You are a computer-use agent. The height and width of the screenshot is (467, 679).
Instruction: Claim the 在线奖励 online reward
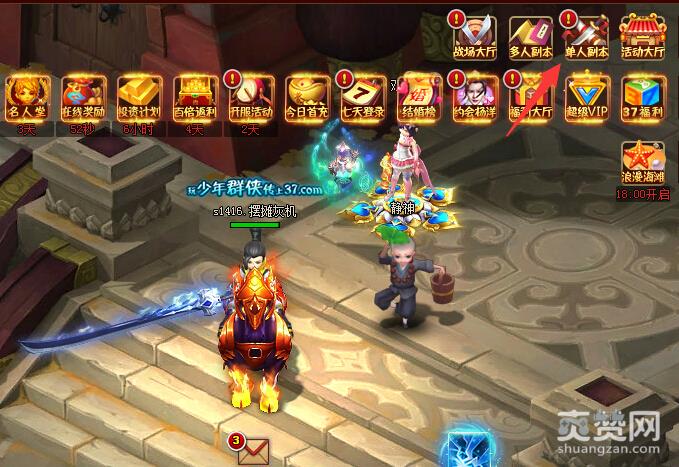tap(82, 97)
